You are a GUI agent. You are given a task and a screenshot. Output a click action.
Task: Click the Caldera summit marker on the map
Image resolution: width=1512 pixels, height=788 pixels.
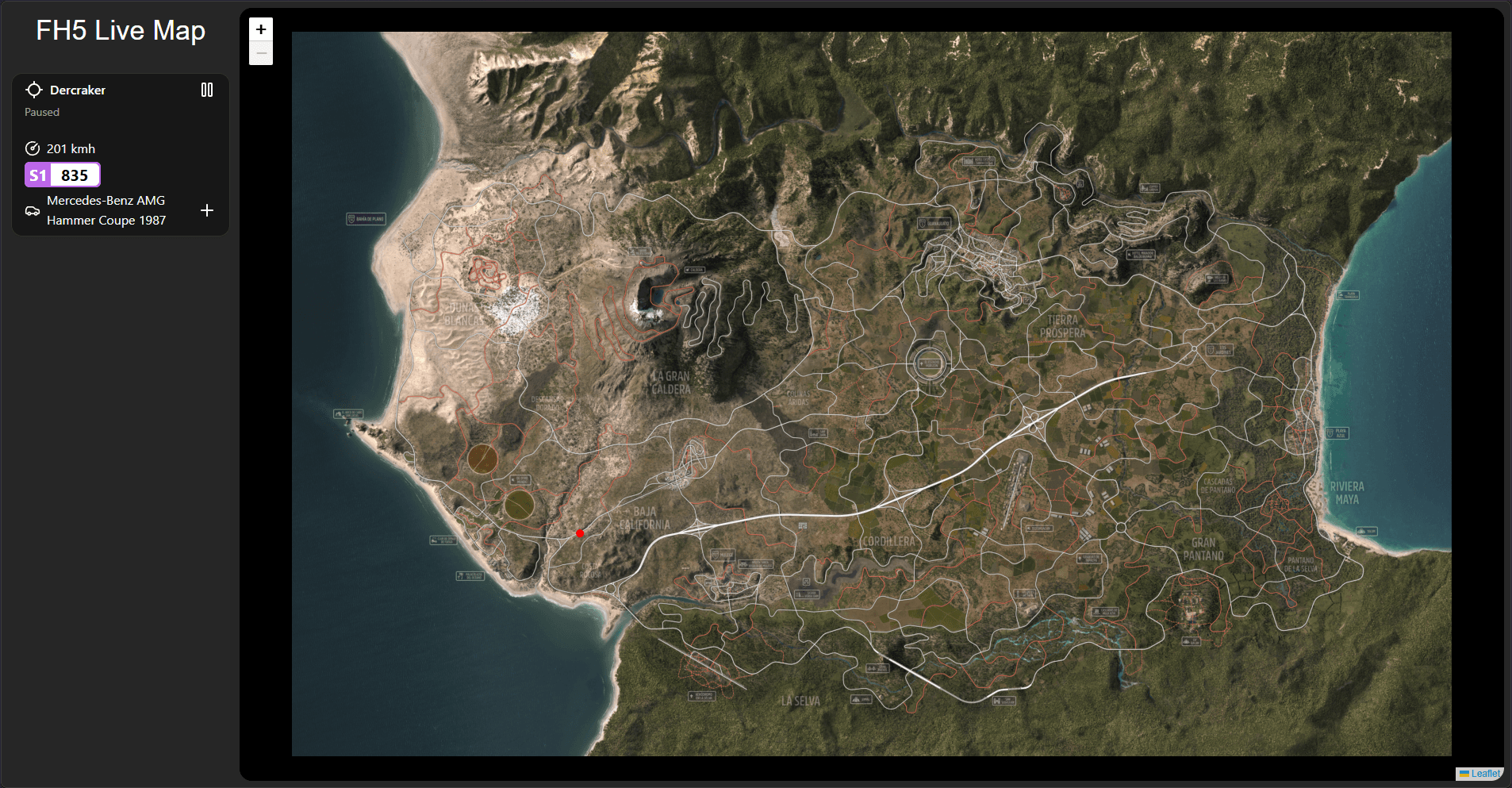695,269
